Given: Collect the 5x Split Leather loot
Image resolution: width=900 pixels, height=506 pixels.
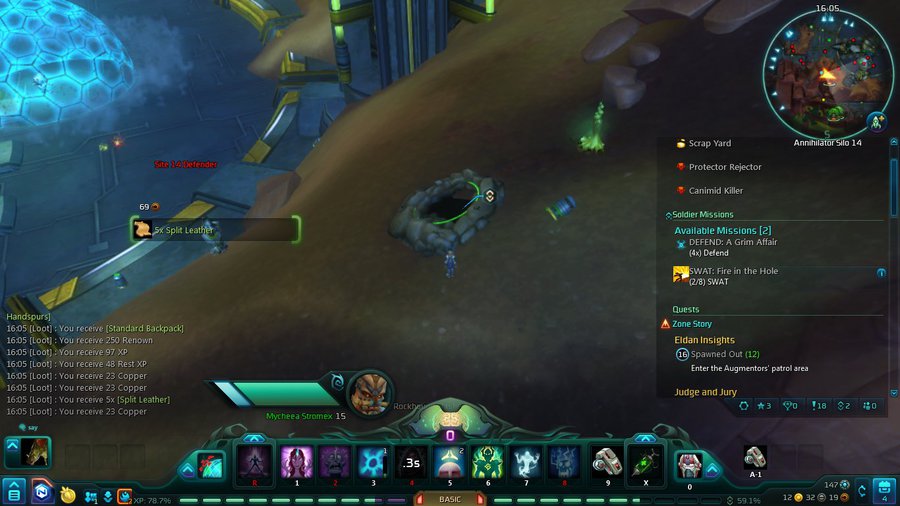Looking at the screenshot, I should [x=214, y=230].
